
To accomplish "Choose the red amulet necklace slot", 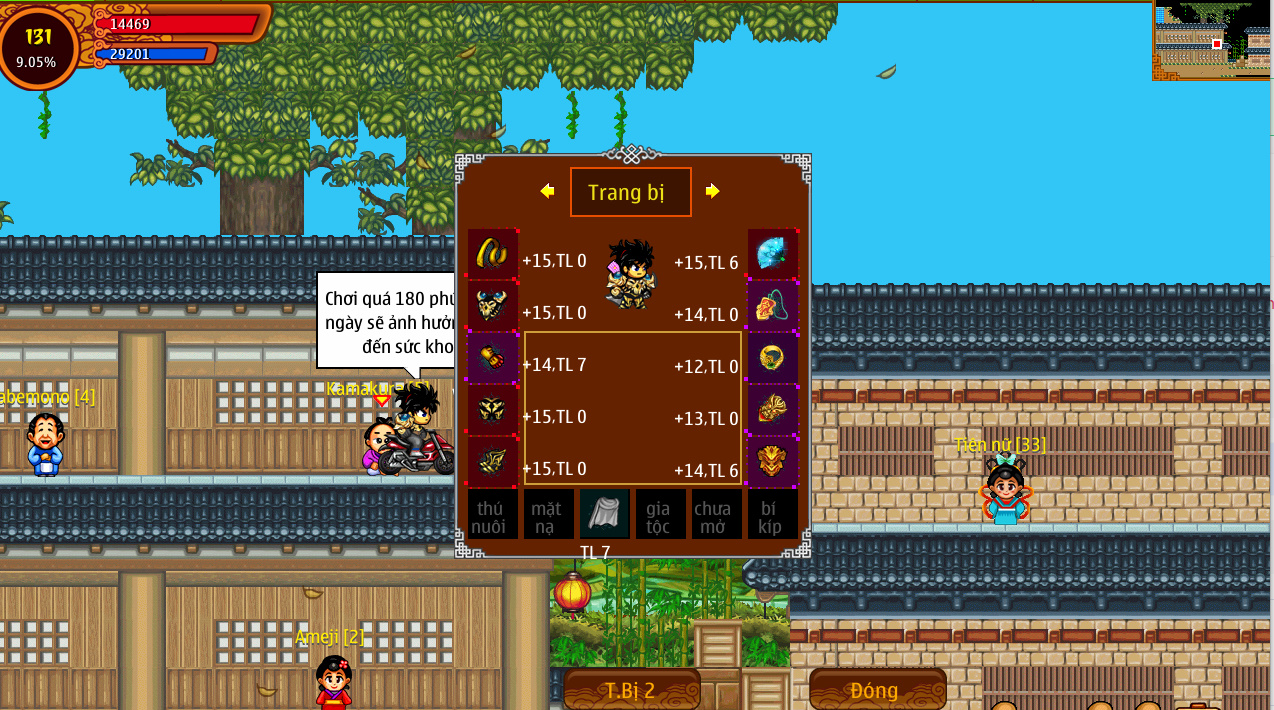I will click(x=772, y=306).
